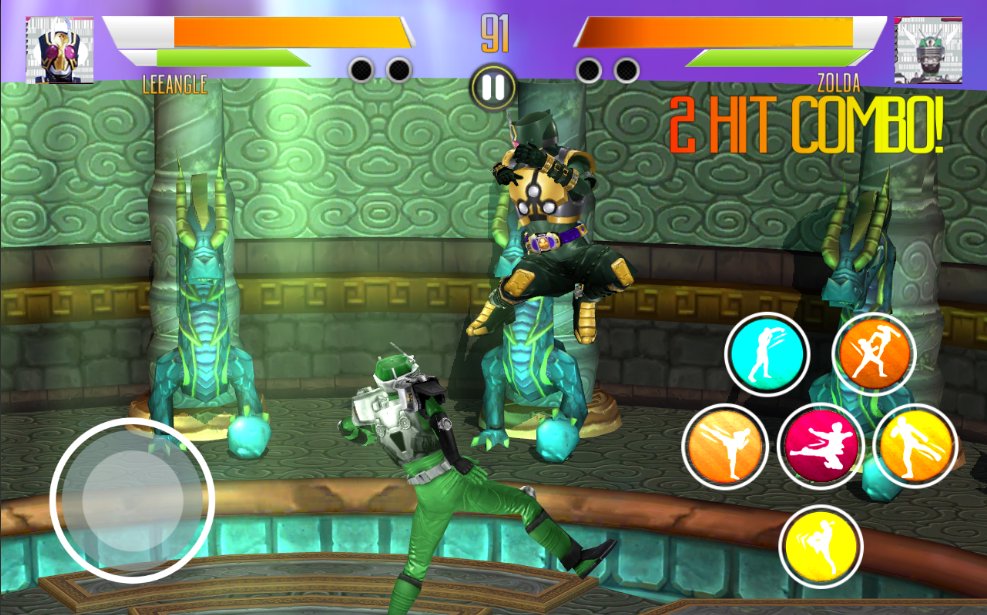Tap the cyan punch attack button
Viewport: 987px width, 615px height.
(767, 355)
